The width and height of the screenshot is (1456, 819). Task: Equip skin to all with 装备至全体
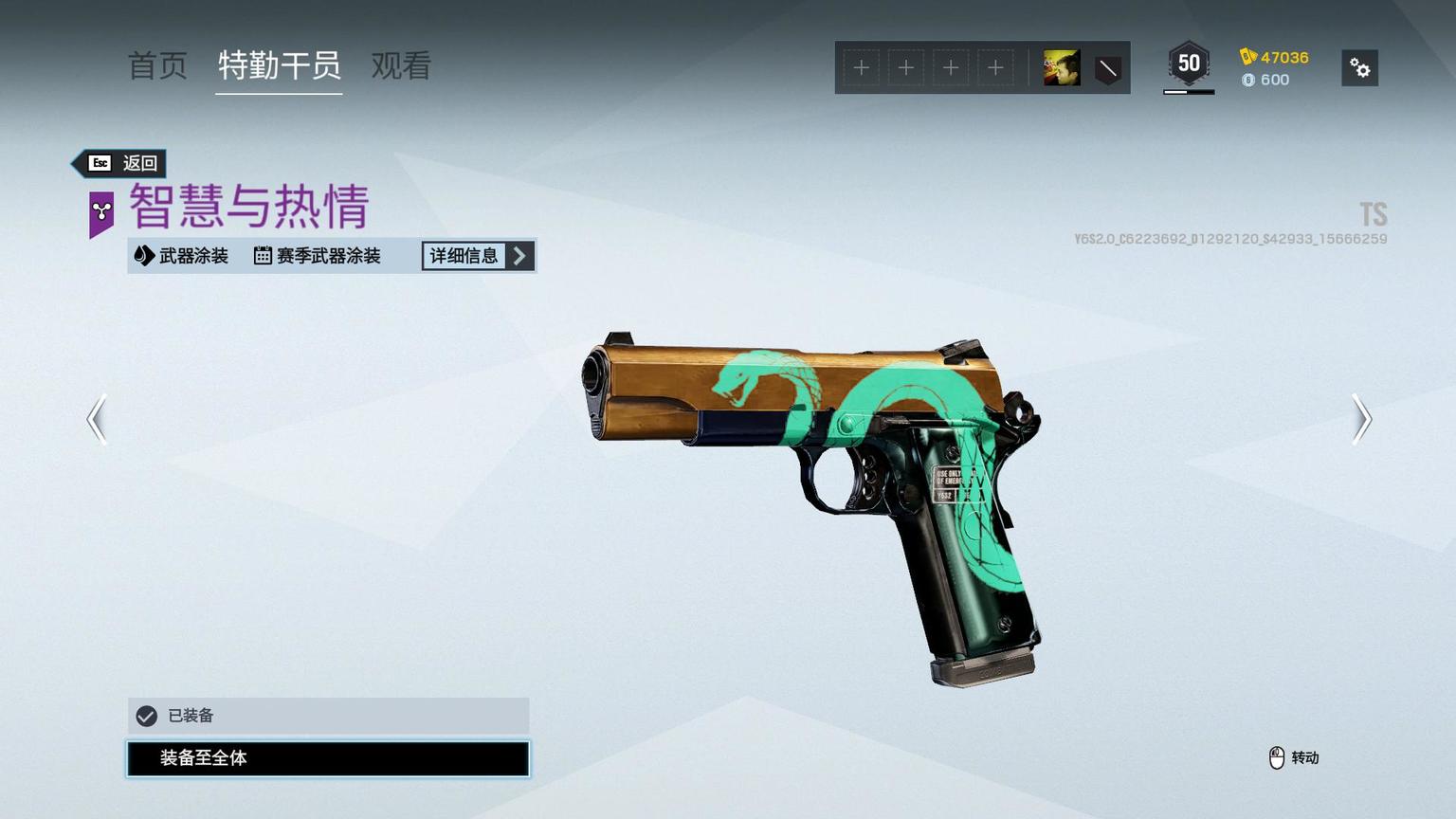(x=328, y=758)
